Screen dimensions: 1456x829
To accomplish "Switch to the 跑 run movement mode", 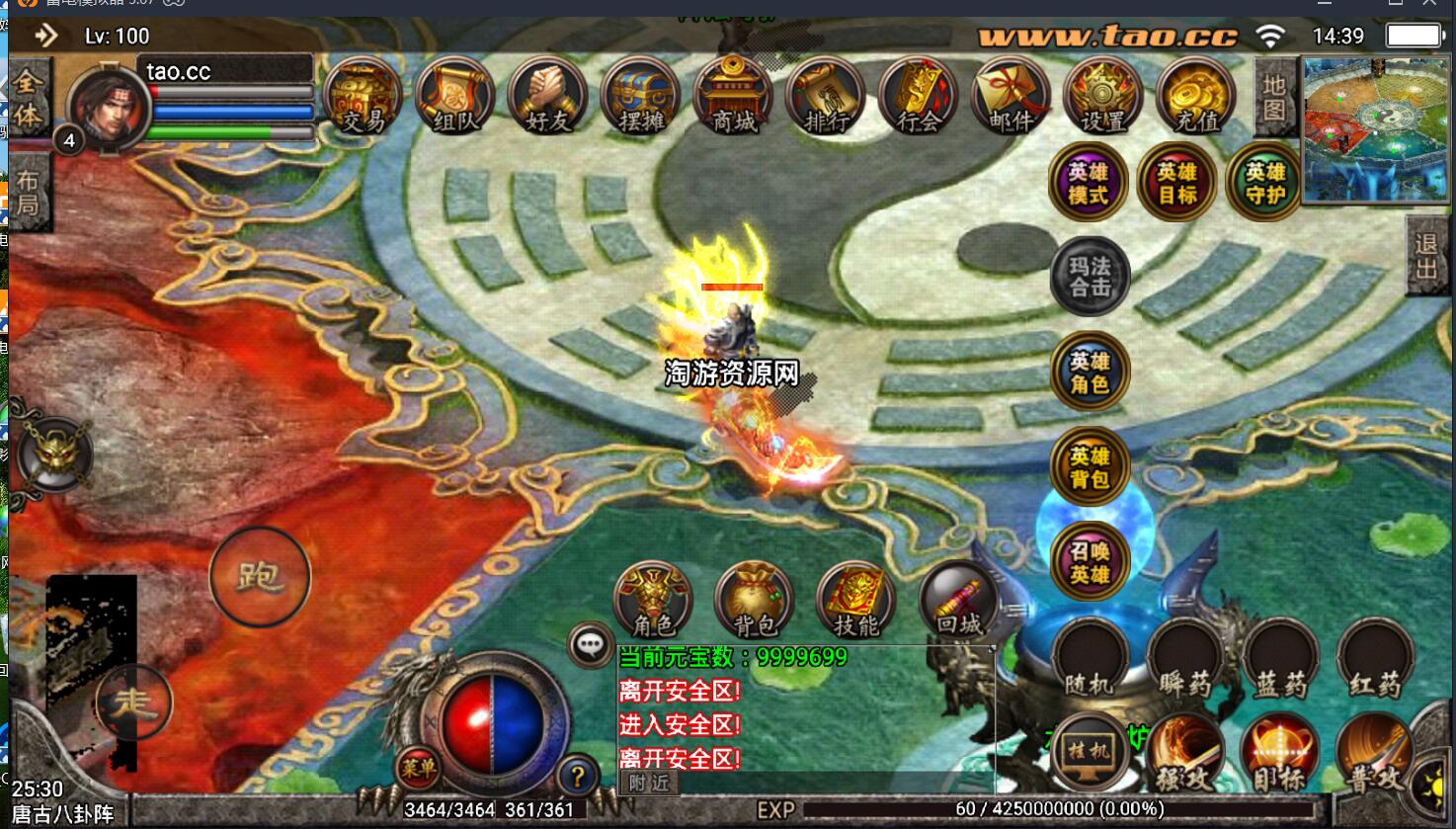I will coord(260,576).
